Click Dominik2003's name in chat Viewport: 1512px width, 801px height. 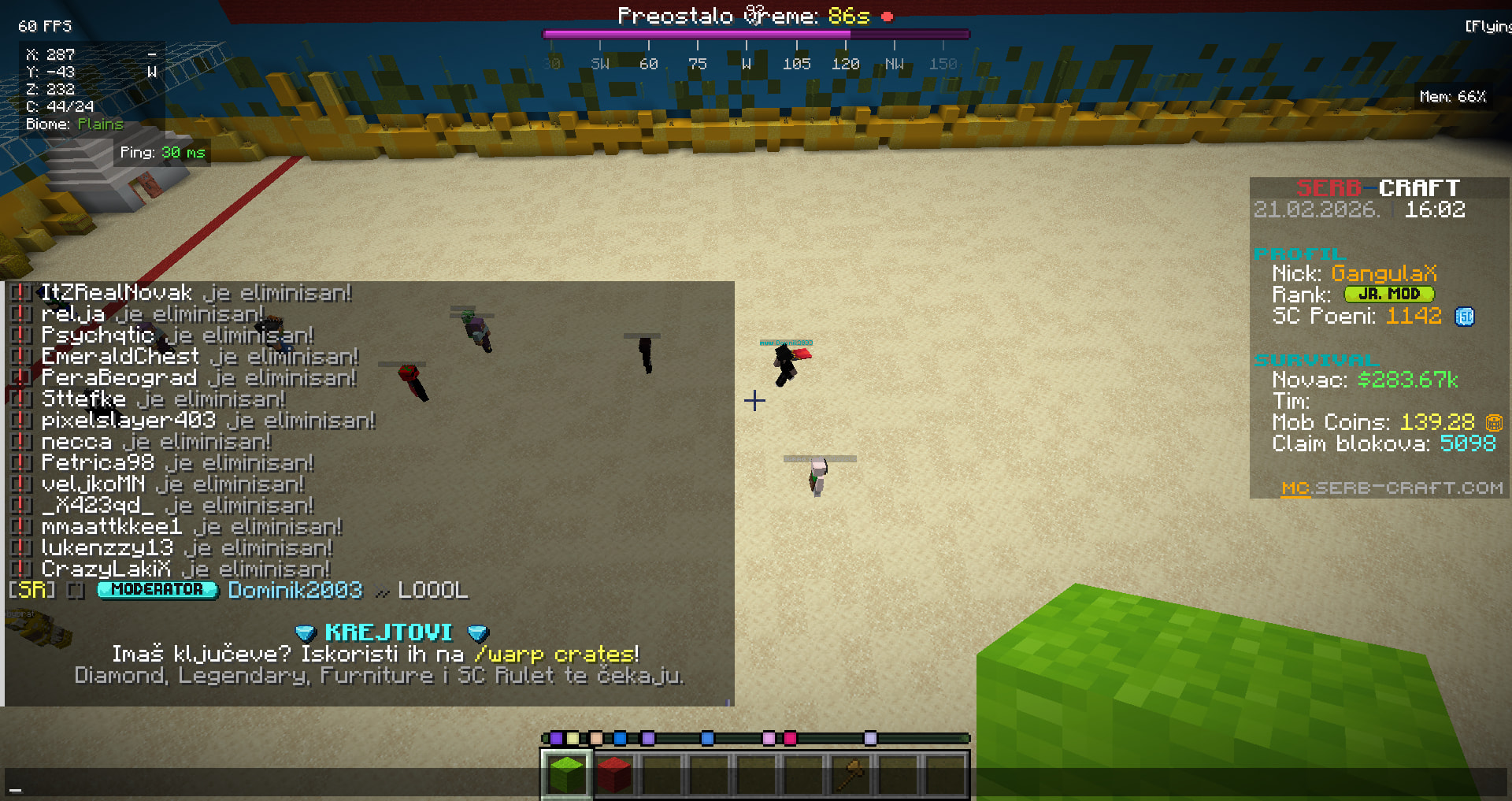pos(295,590)
